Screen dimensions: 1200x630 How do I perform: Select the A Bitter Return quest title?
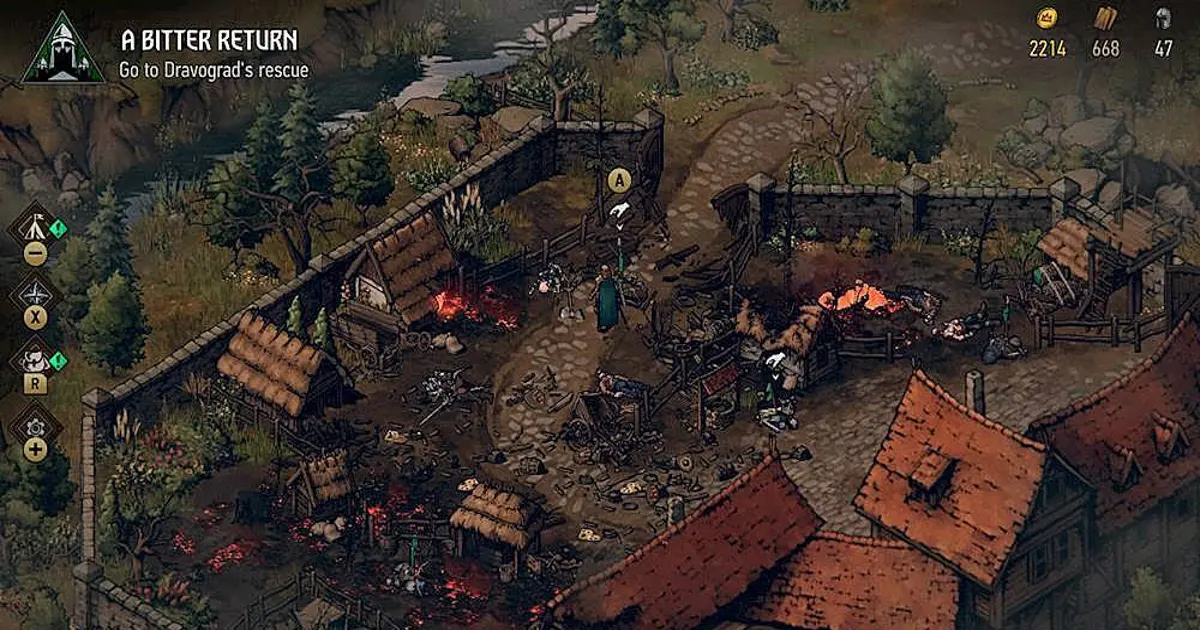[x=209, y=40]
